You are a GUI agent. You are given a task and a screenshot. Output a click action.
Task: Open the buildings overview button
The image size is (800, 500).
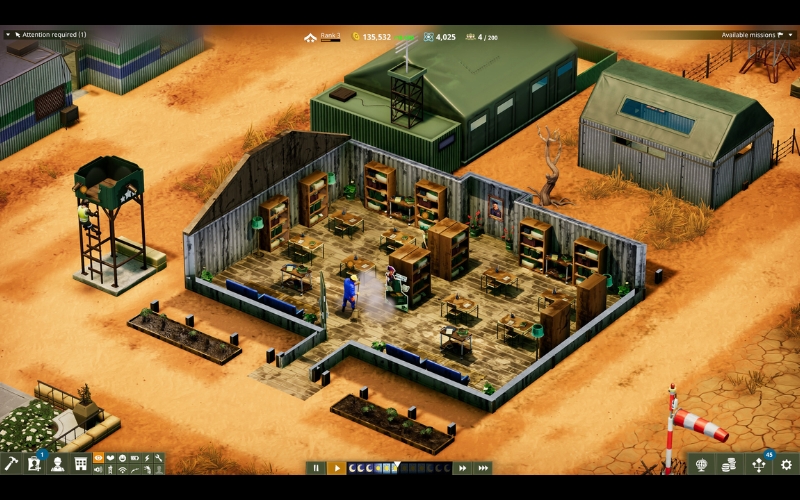pos(81,464)
